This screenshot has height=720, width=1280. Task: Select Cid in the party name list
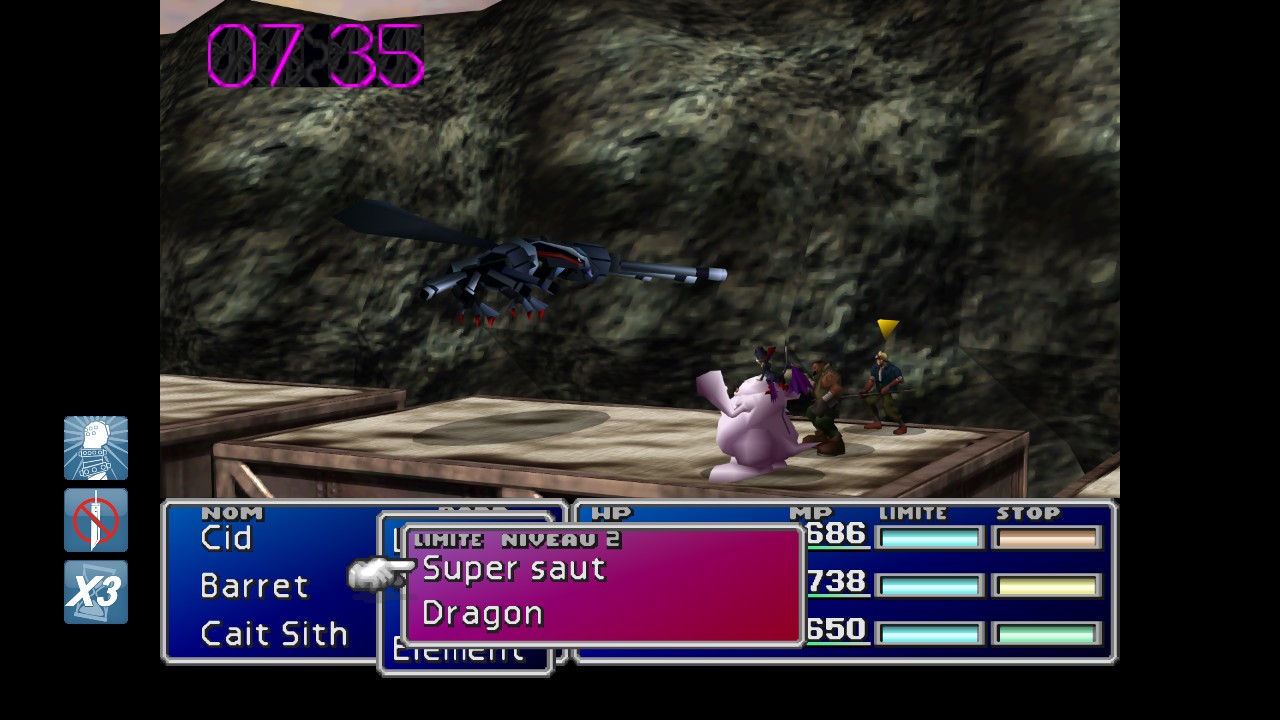click(x=227, y=538)
